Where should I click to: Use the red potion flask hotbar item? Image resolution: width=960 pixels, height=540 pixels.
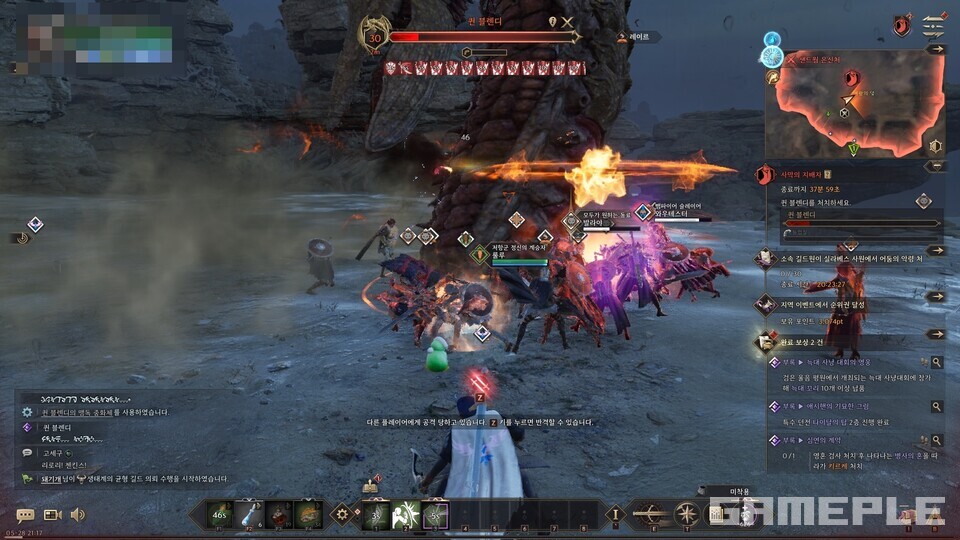[279, 514]
